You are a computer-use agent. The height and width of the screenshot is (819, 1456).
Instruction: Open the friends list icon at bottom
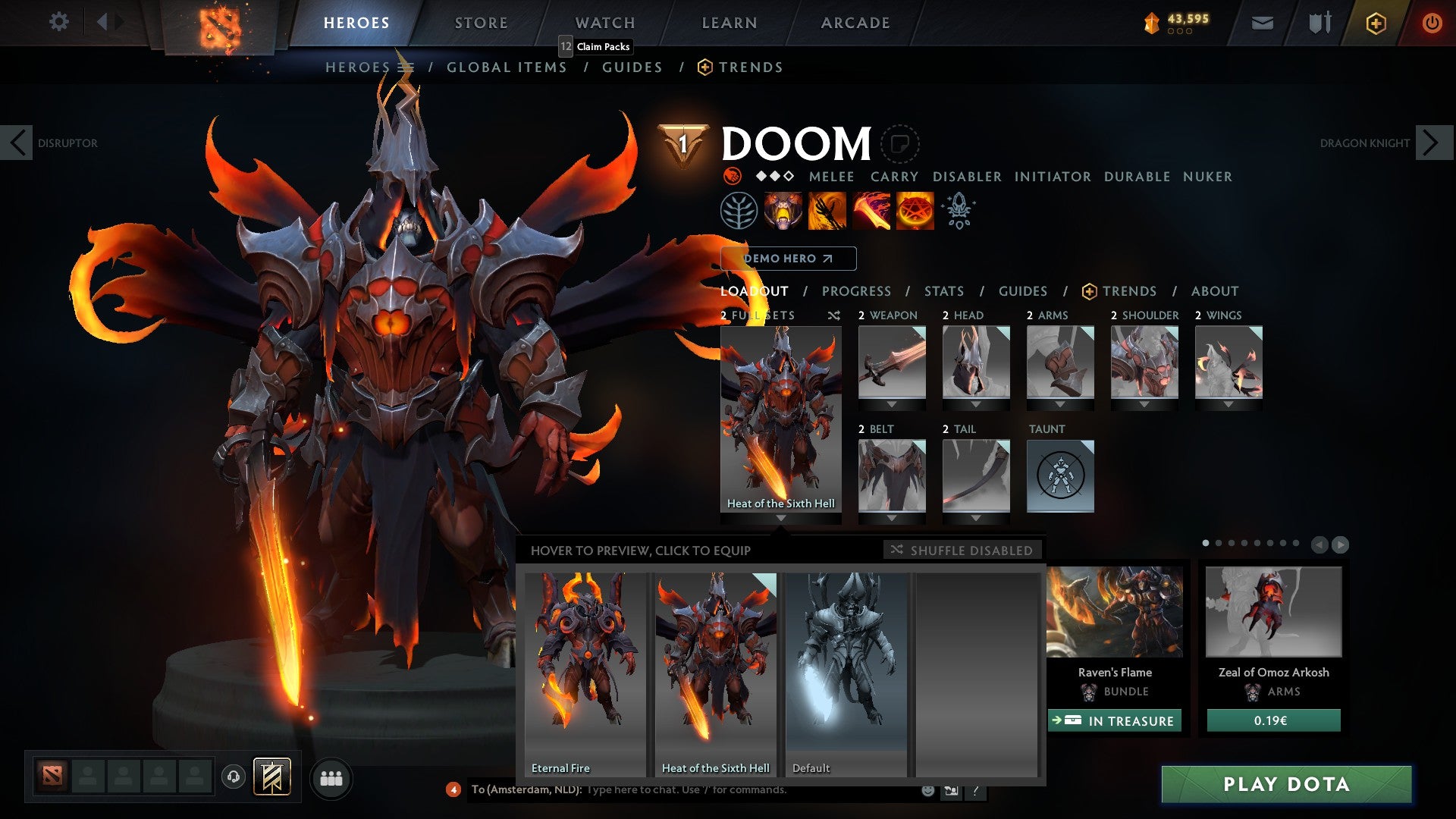331,777
